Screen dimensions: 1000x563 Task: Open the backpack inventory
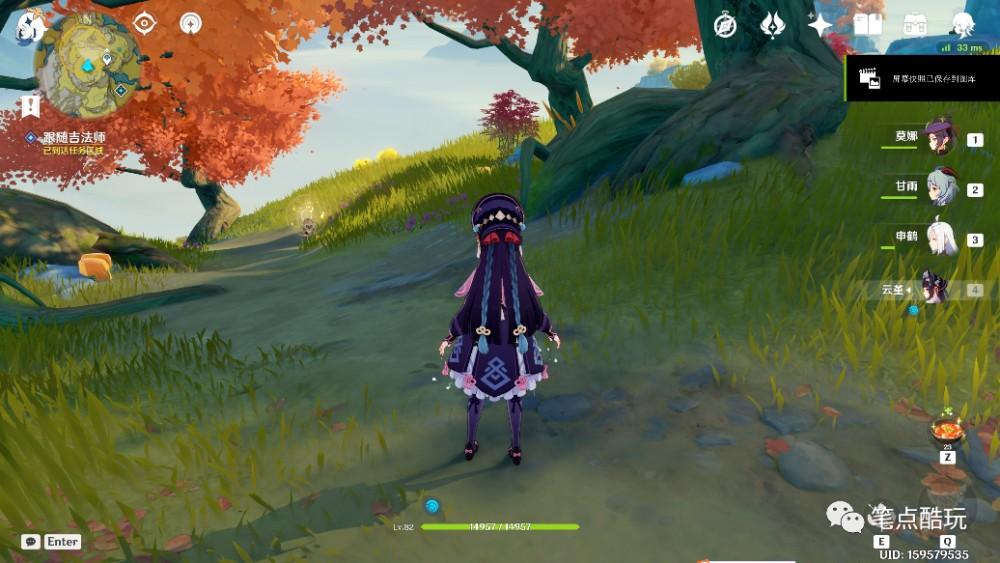(915, 24)
